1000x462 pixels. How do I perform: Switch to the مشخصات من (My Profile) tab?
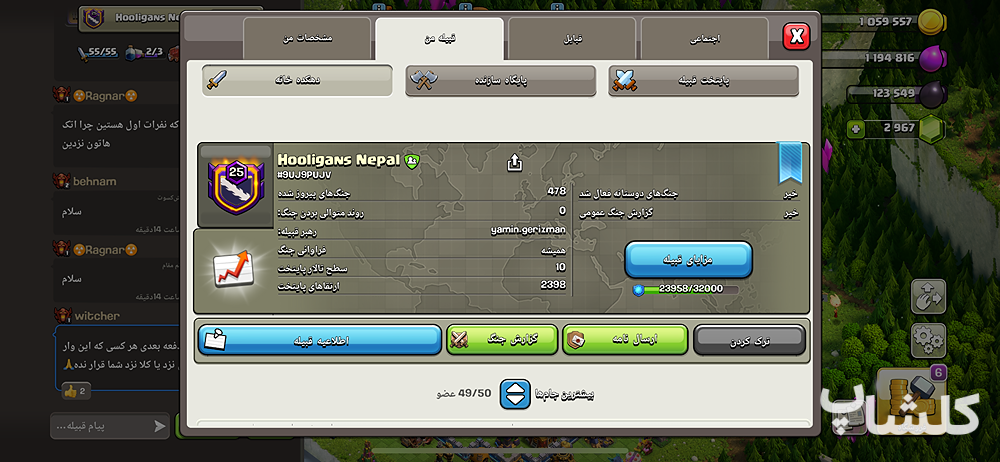coord(307,38)
